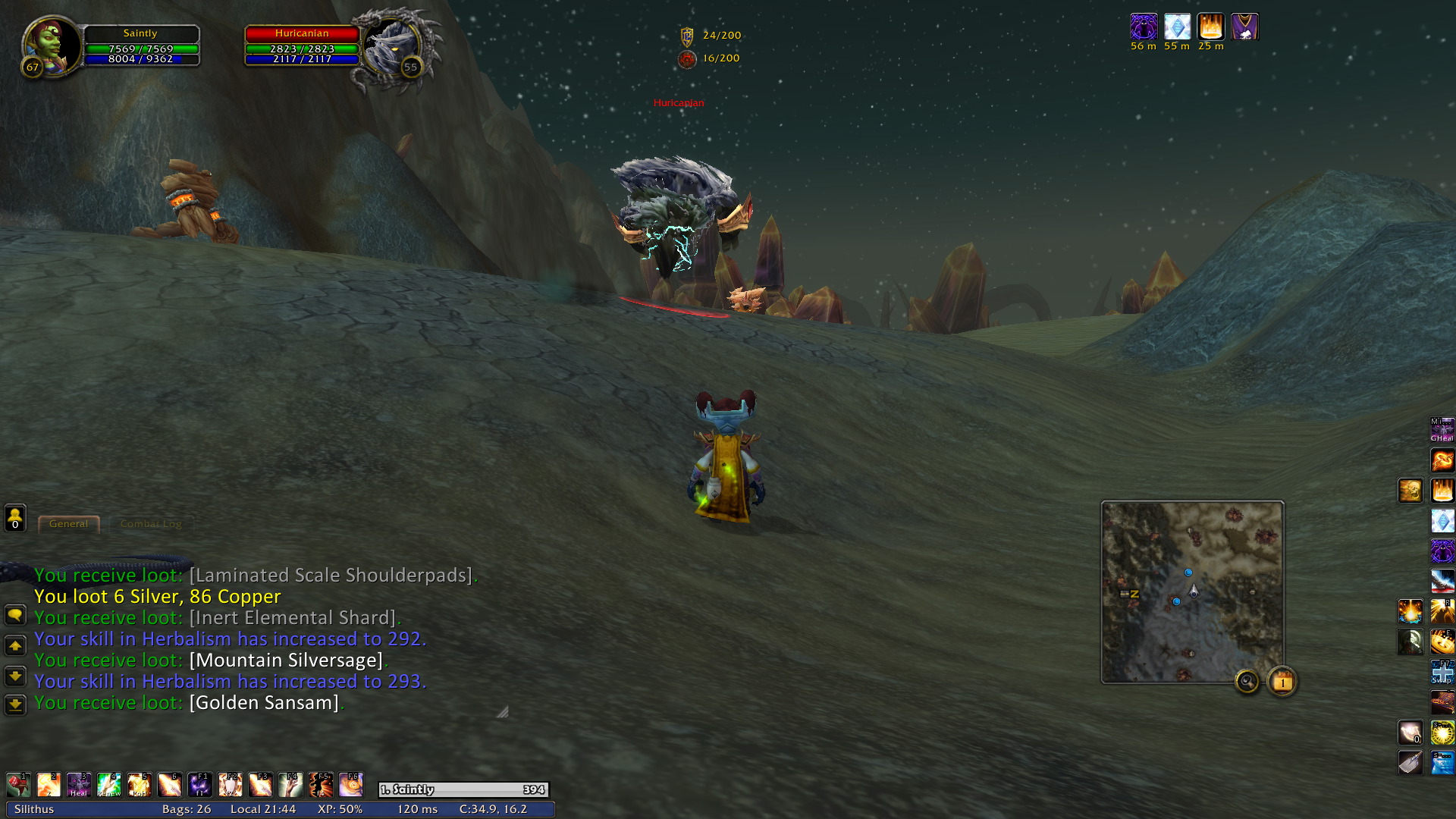Use the red item in hotbar slot 1
This screenshot has height=819, width=1456.
[18, 784]
